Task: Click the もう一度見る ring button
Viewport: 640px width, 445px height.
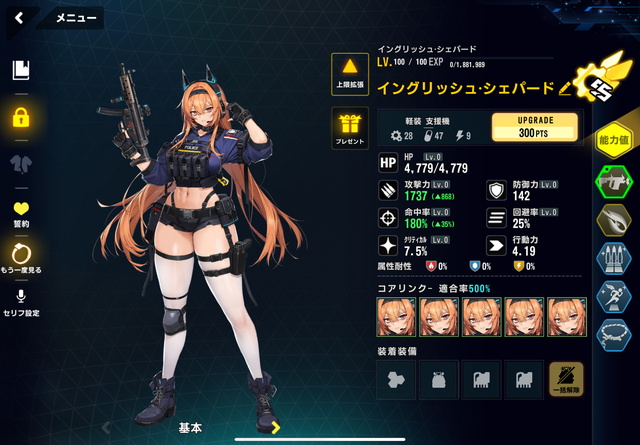Action: click(x=21, y=258)
